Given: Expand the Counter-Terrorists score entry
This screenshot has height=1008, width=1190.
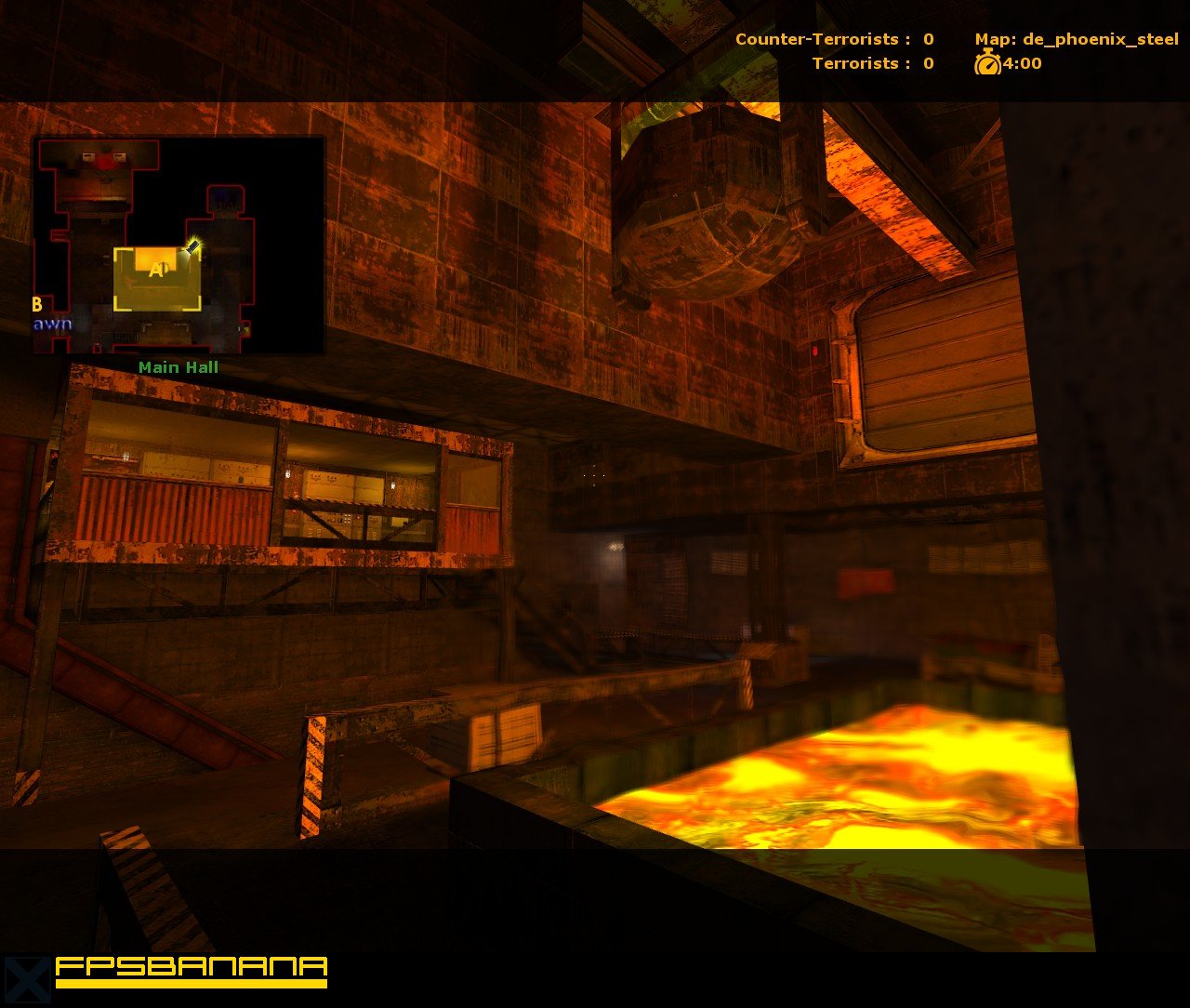Looking at the screenshot, I should 827,39.
